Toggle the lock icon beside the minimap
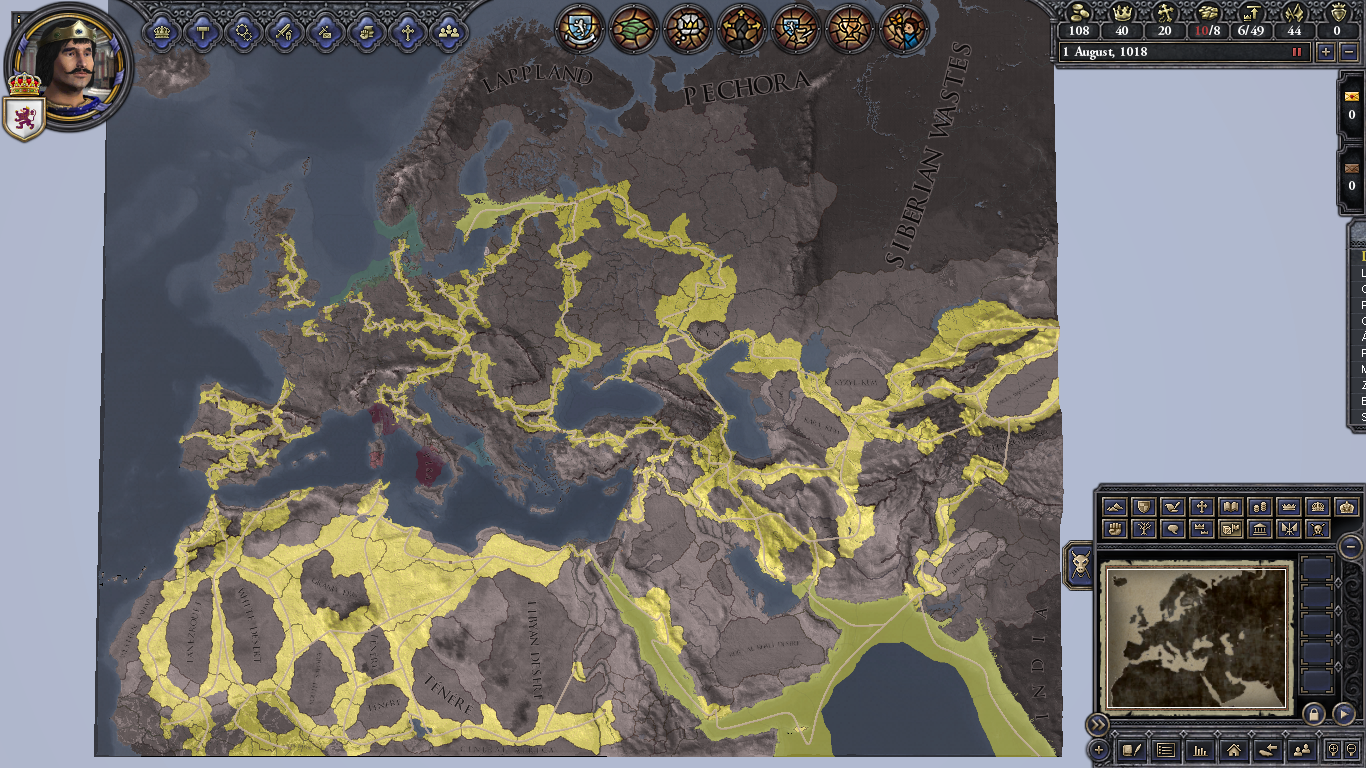 tap(1313, 714)
